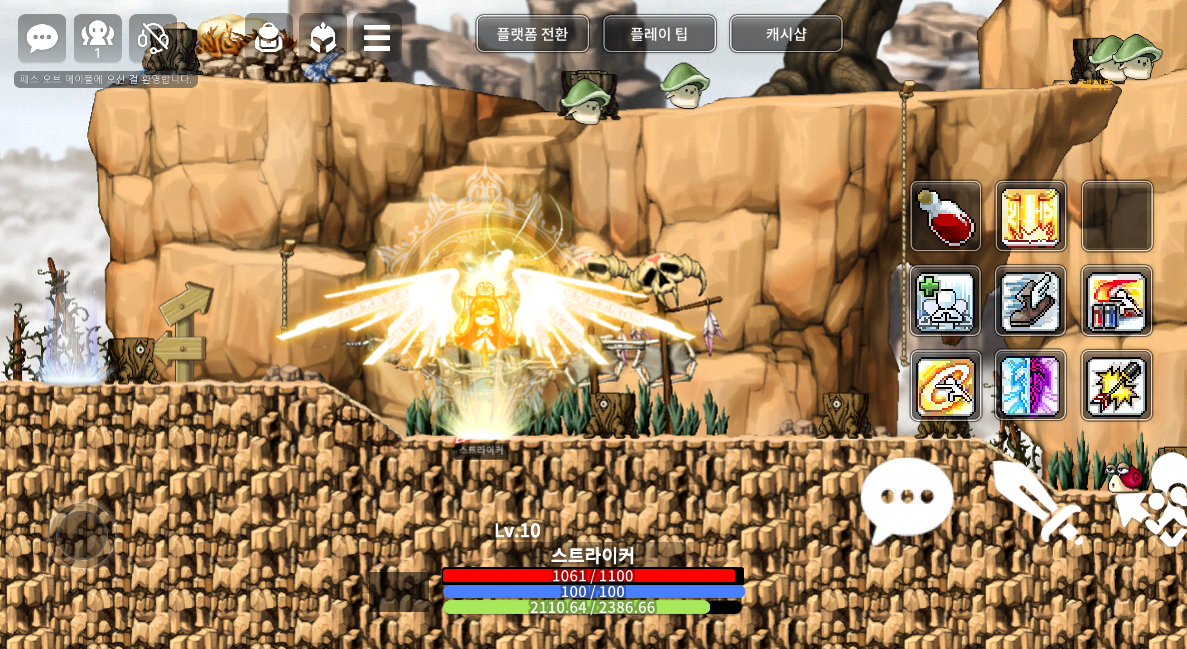This screenshot has height=649, width=1187.
Task: Tap the virtual joystick pad
Action: [x=82, y=536]
